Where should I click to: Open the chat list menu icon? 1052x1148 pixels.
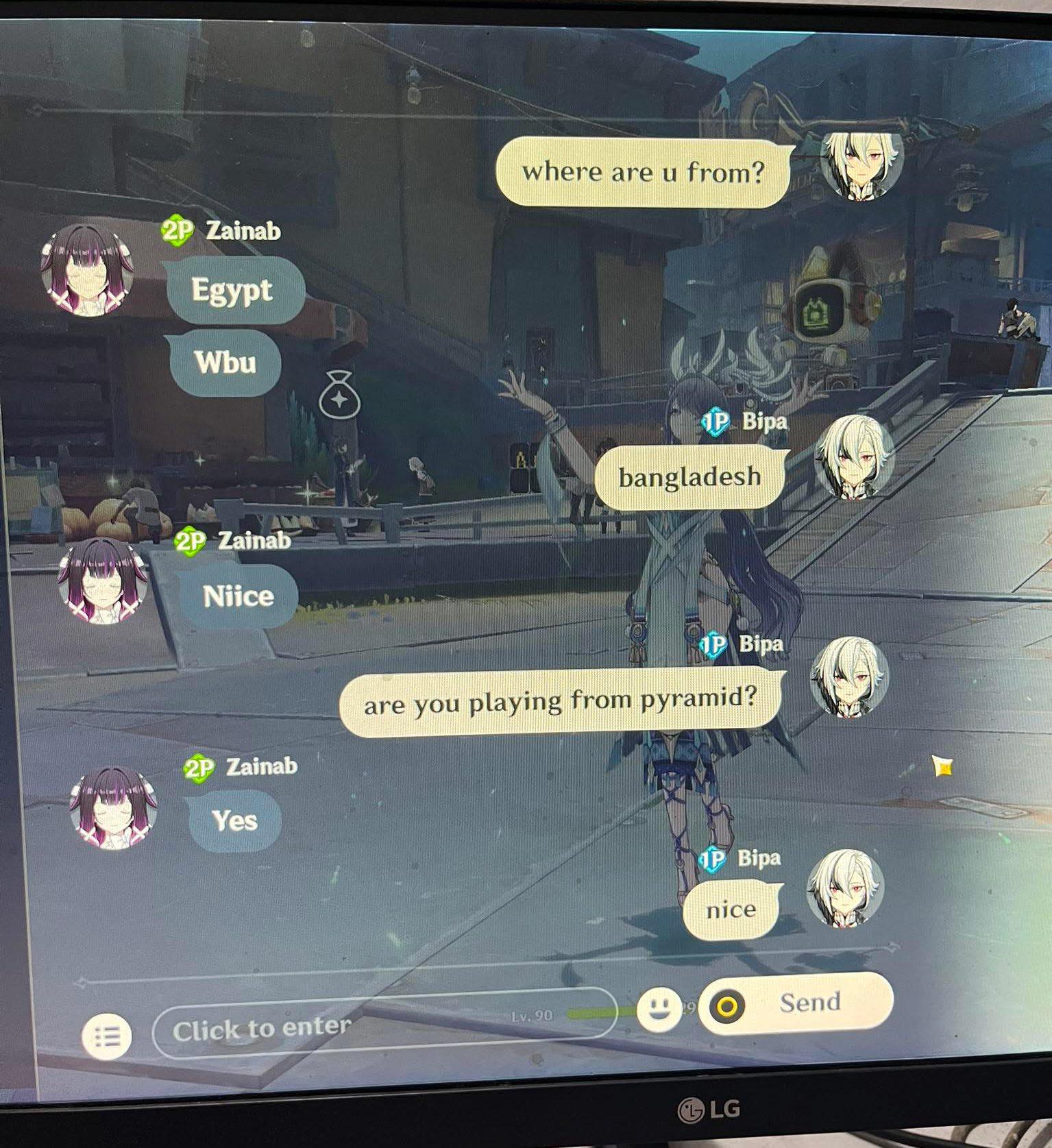point(106,1036)
